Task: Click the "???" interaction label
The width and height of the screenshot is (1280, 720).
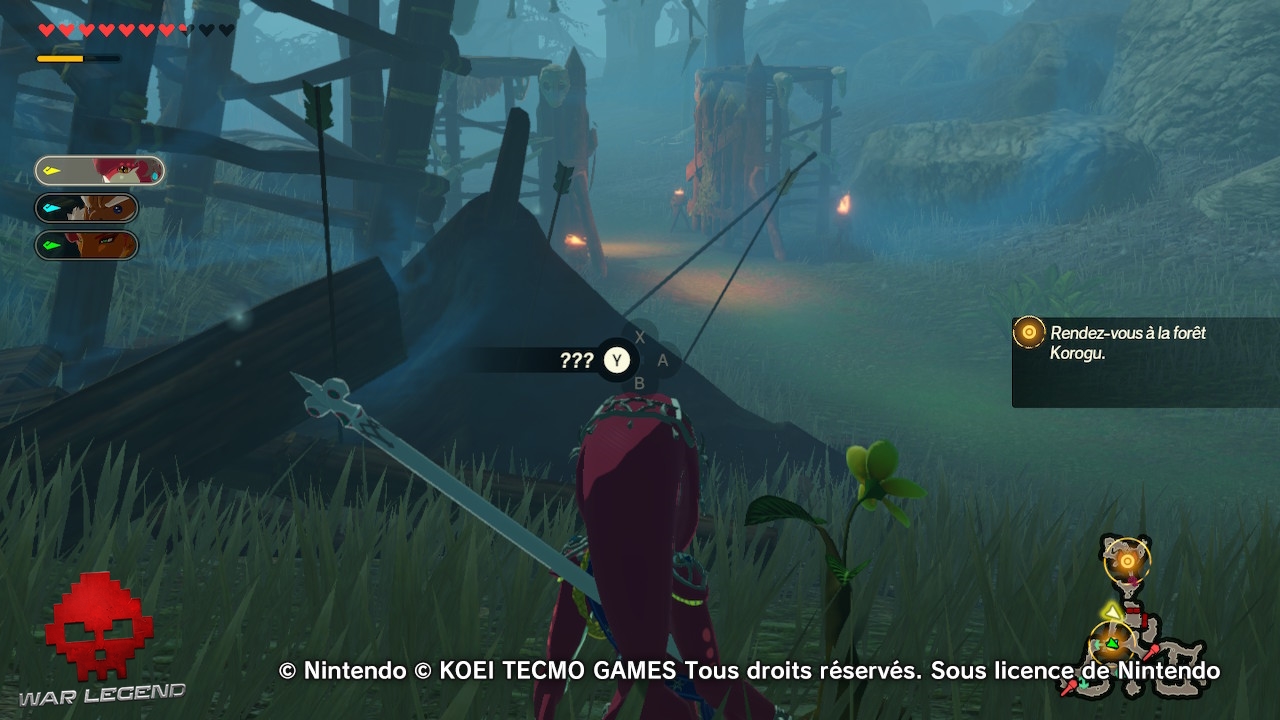Action: (x=575, y=361)
